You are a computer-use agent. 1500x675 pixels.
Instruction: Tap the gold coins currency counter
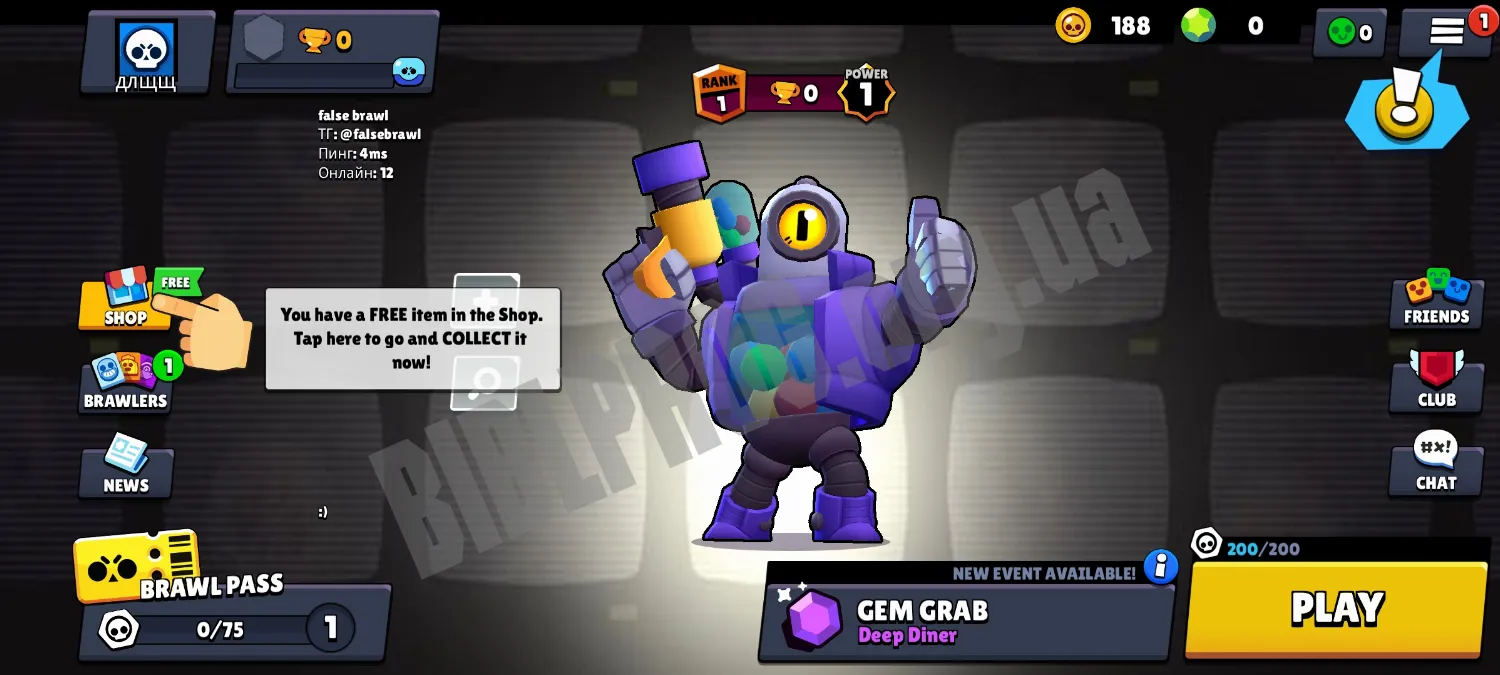[x=1105, y=26]
